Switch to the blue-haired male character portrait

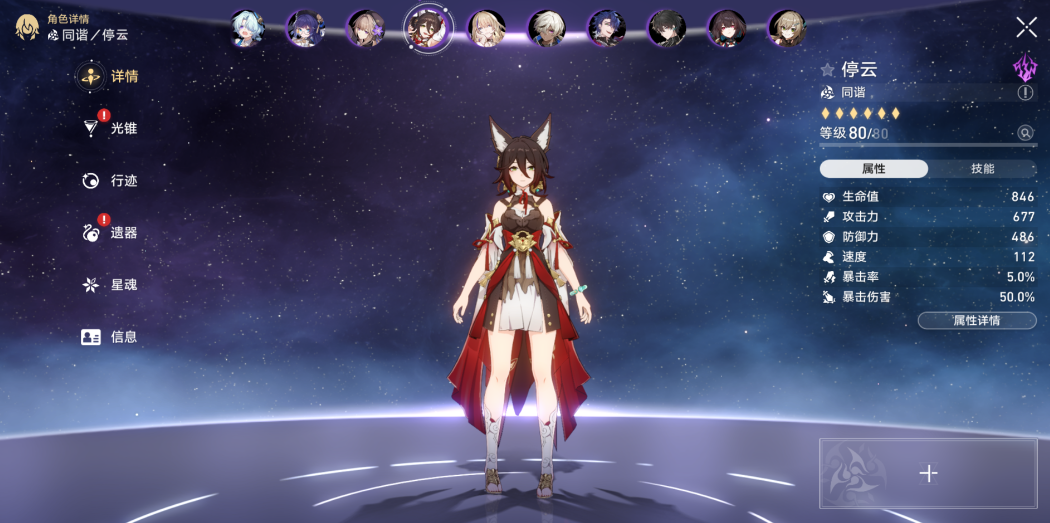coord(606,28)
